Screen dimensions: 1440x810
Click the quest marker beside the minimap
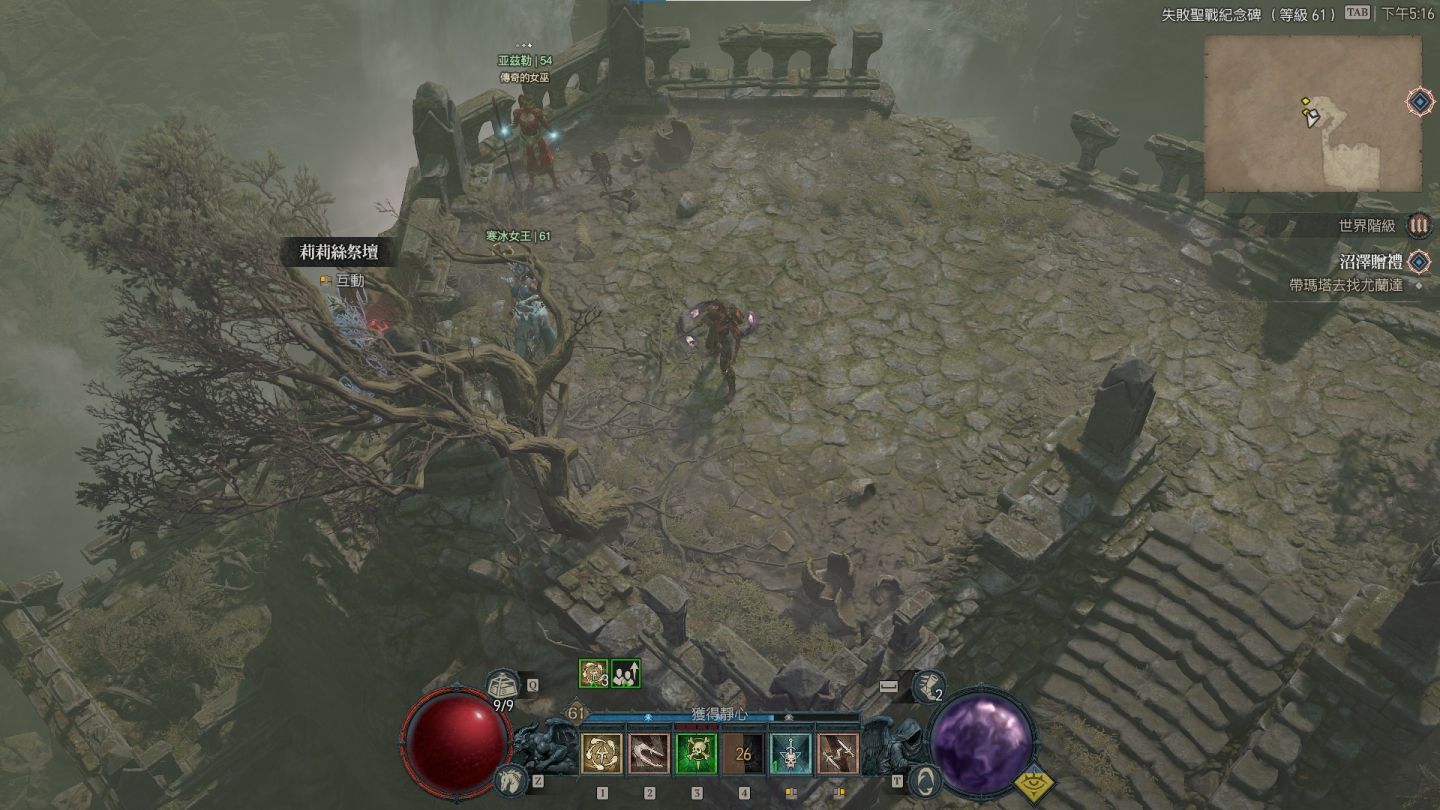[x=1419, y=101]
